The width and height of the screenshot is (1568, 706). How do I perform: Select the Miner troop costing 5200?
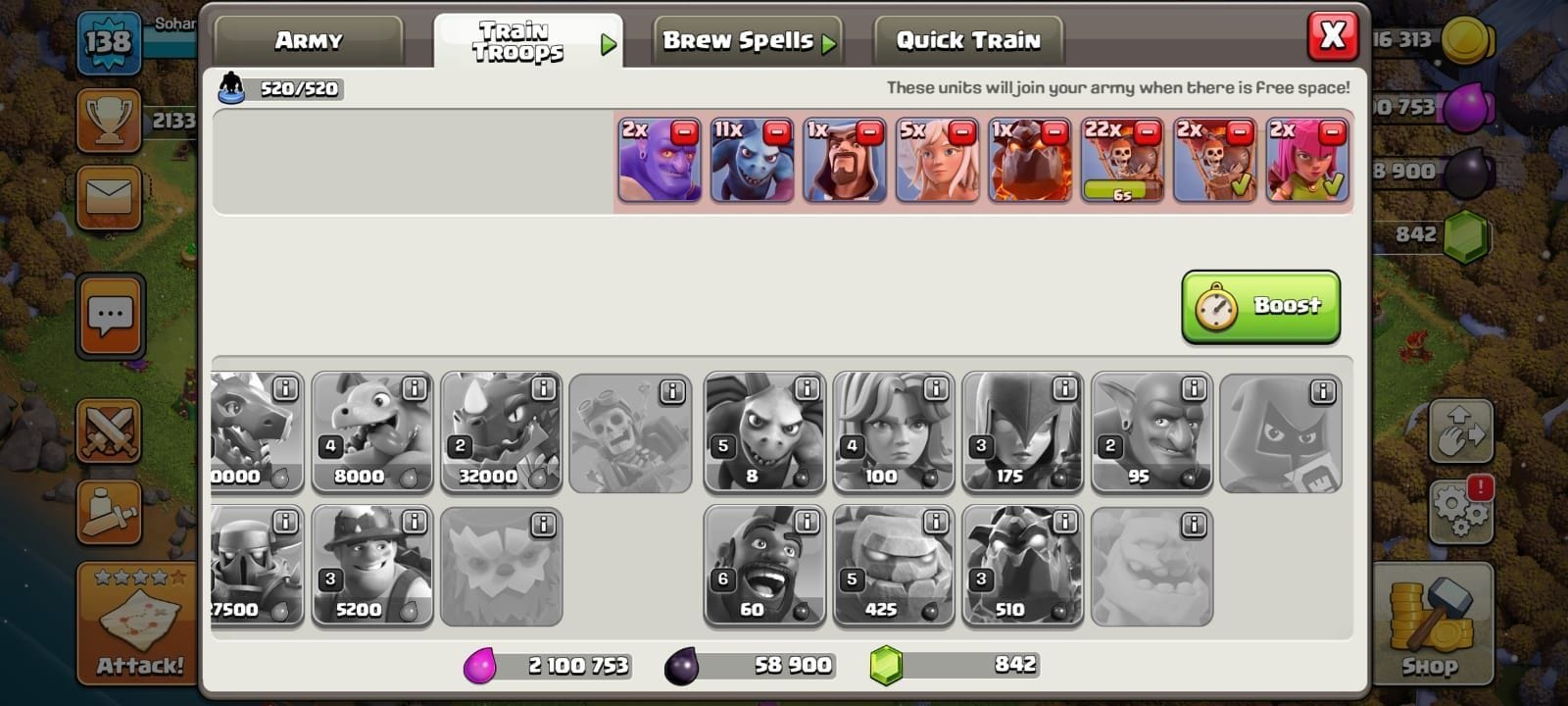tap(372, 567)
